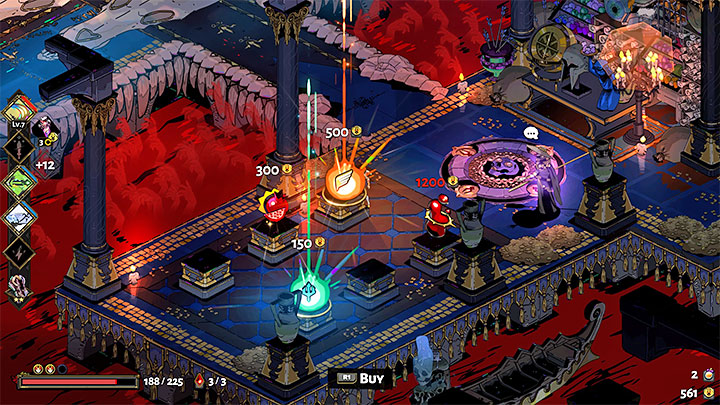Select the dark lightning bolt boon slot
Viewport: 720px width, 405px height.
pyautogui.click(x=21, y=254)
